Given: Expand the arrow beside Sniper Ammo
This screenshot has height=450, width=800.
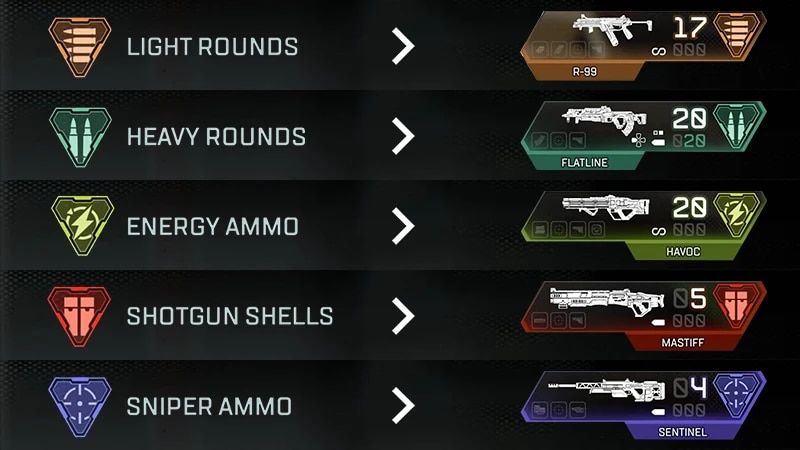Looking at the screenshot, I should (401, 406).
